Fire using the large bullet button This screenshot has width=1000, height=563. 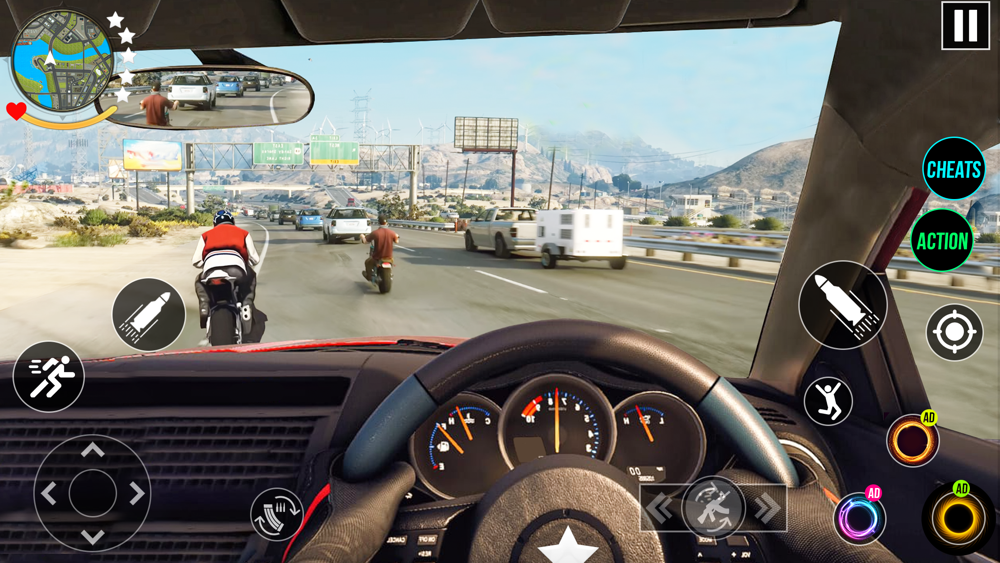click(x=843, y=305)
